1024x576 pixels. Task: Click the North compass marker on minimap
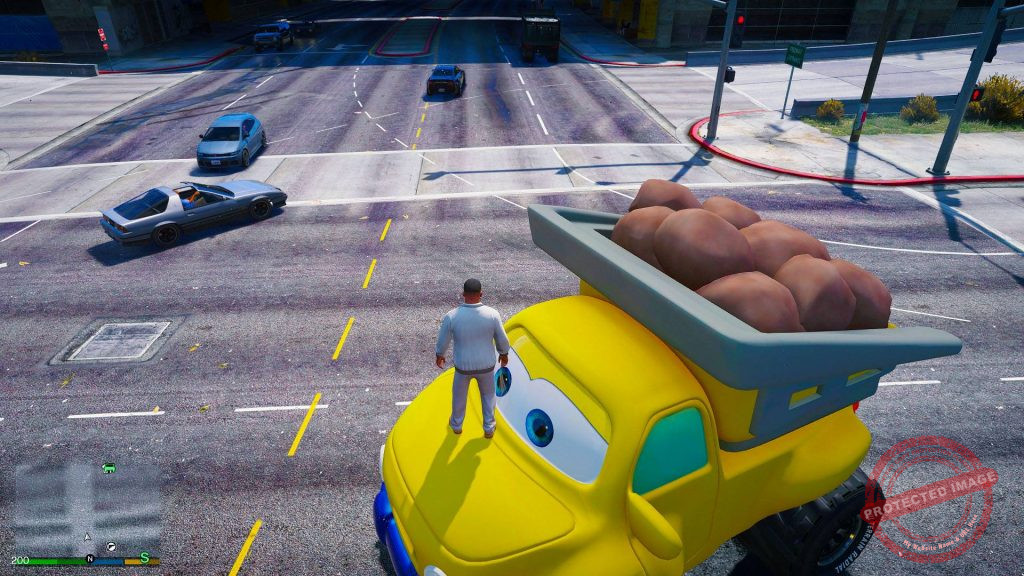(x=90, y=558)
